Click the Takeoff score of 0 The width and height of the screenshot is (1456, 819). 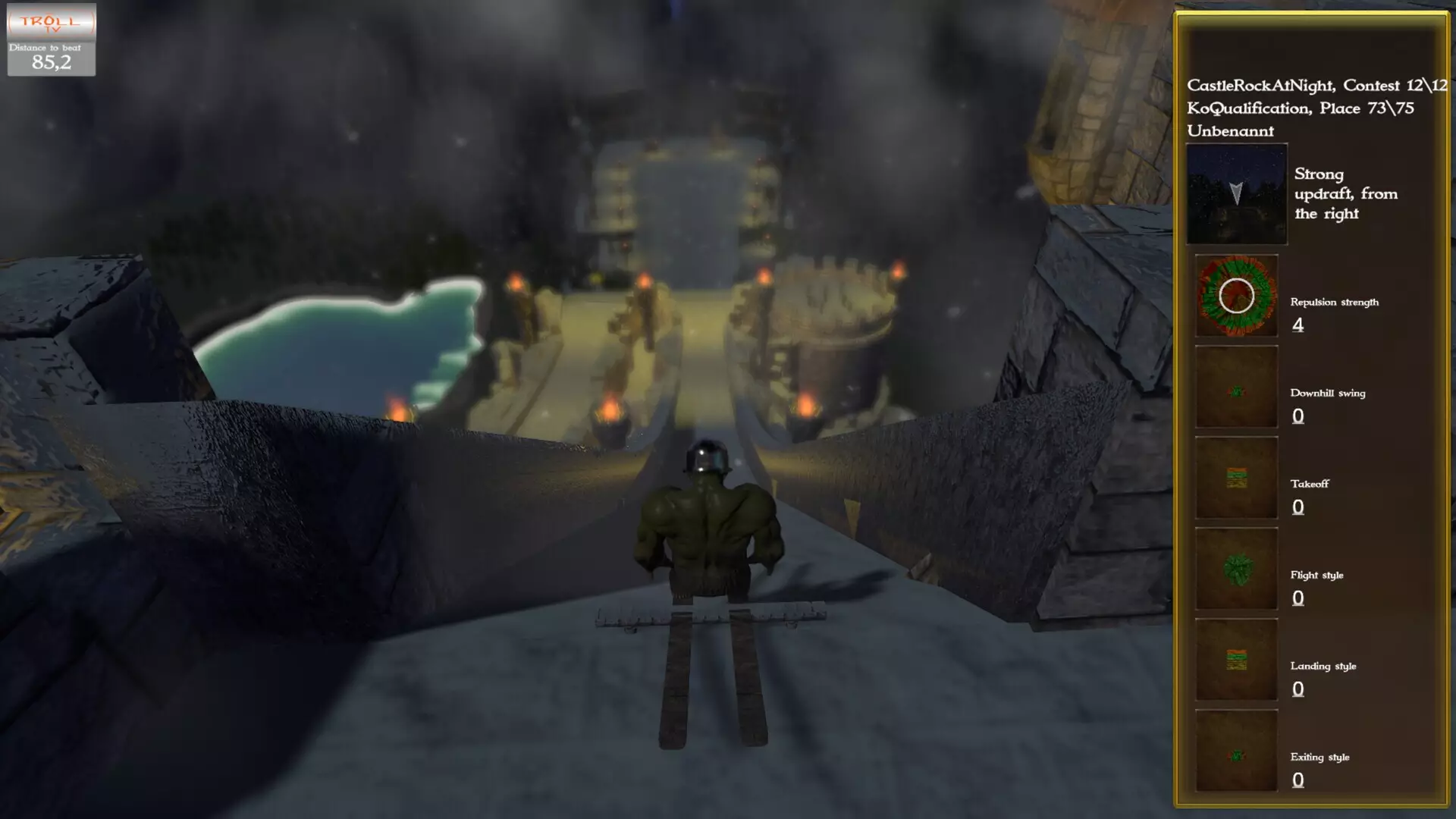[x=1298, y=506]
